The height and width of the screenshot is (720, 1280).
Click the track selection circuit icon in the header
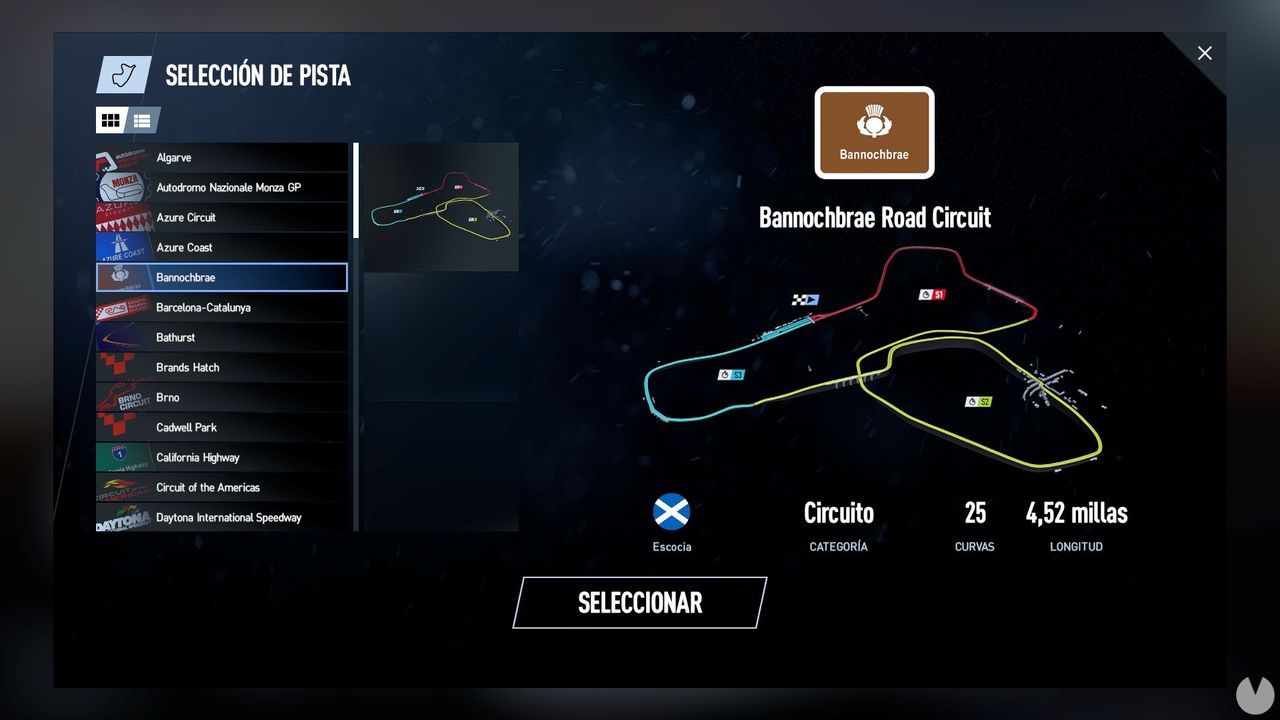122,74
